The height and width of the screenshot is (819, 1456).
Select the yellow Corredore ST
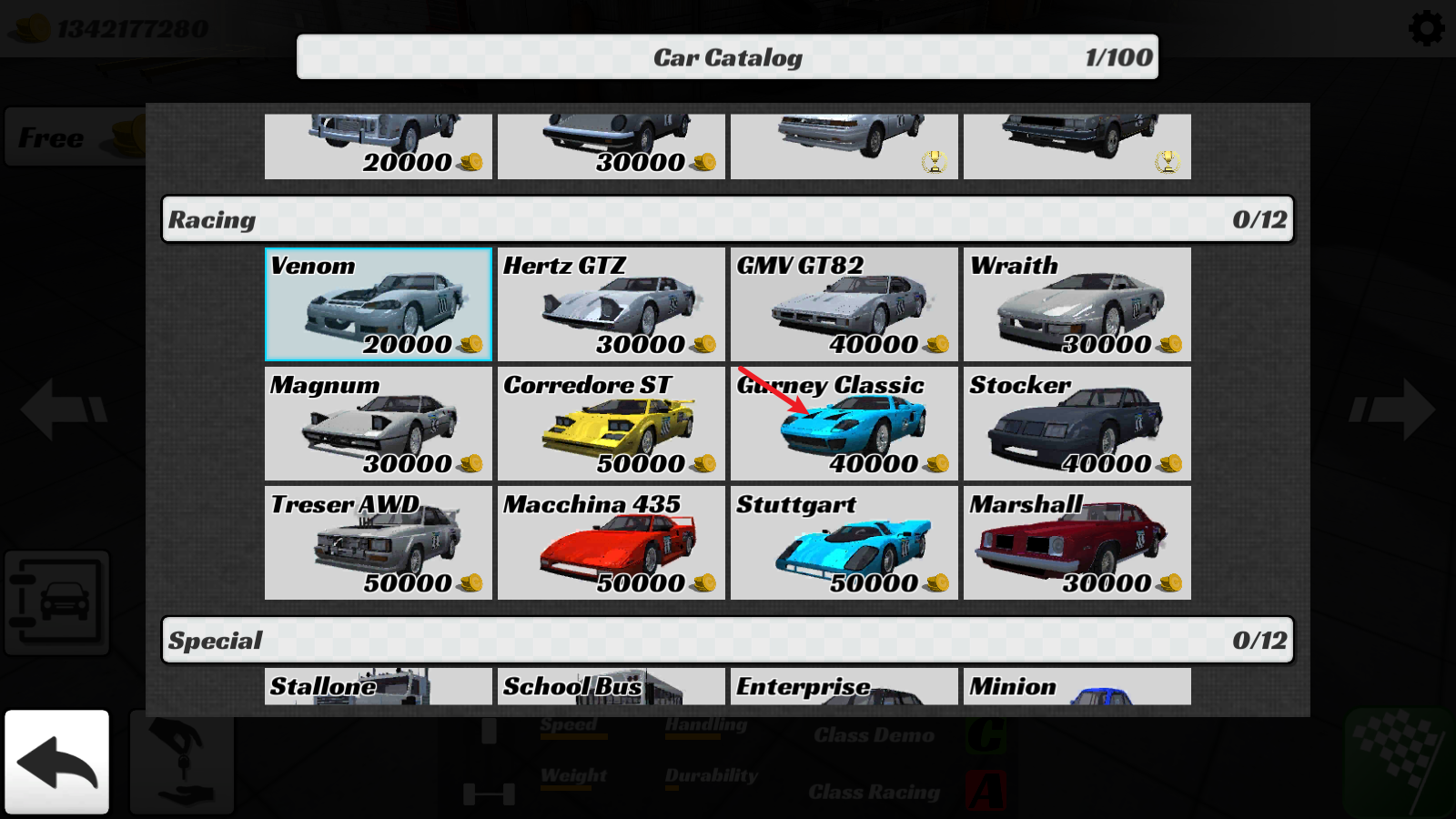612,424
